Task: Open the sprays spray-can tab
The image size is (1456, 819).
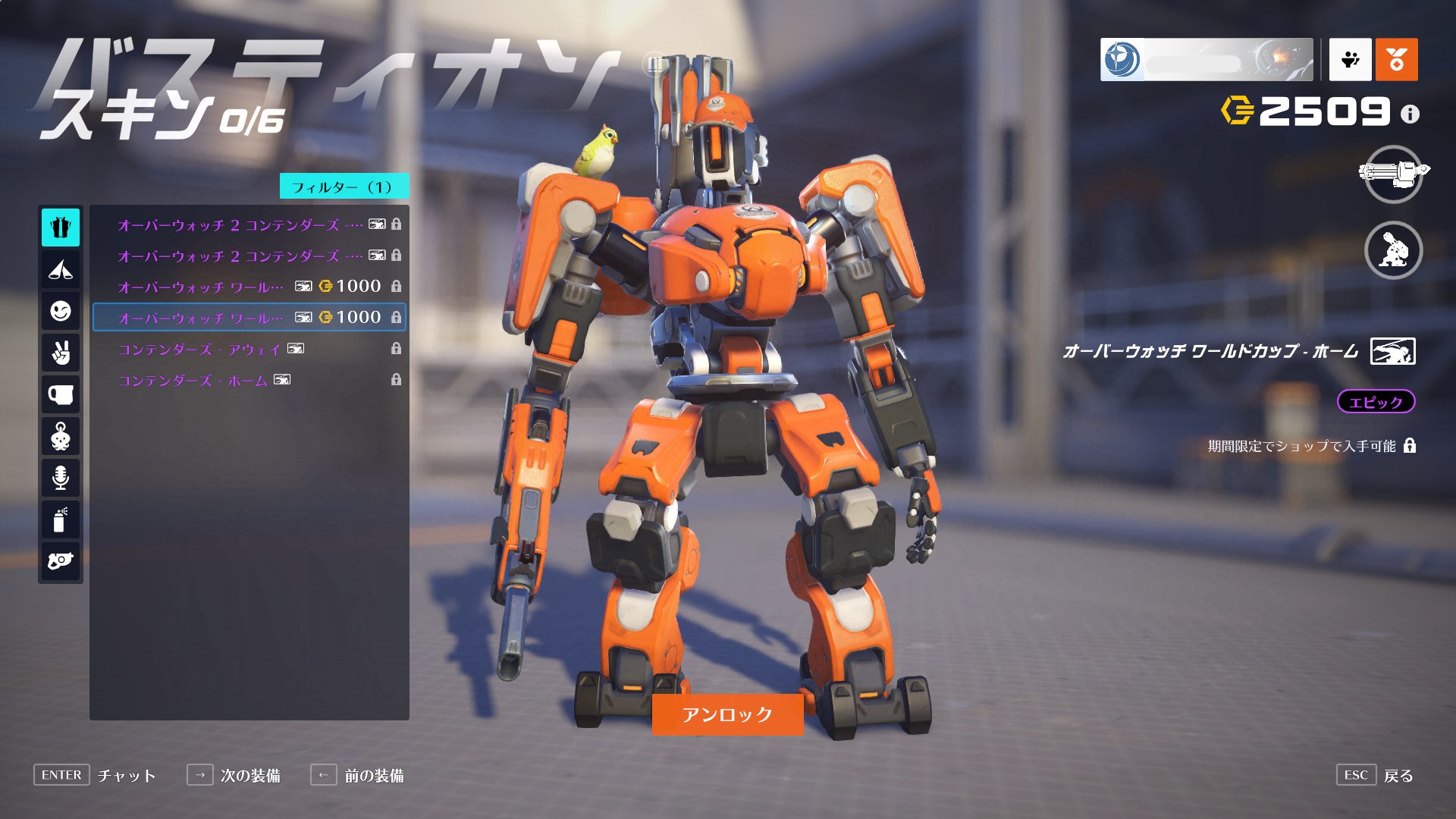Action: coord(61,519)
